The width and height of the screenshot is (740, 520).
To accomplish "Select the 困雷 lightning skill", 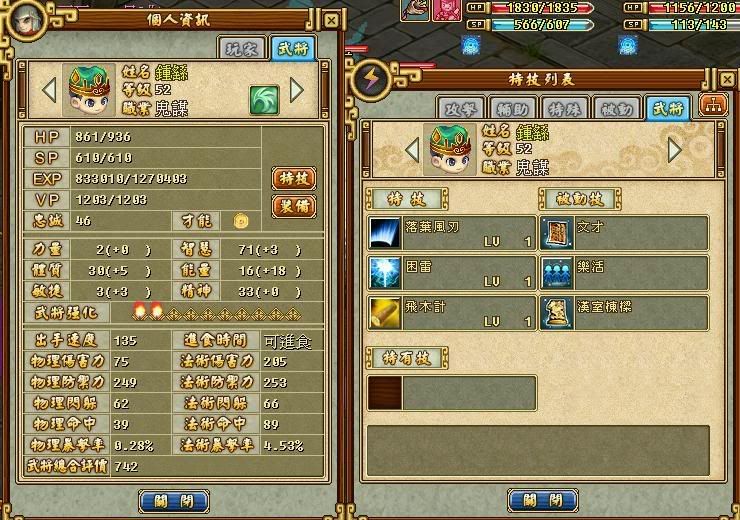I will pos(452,273).
